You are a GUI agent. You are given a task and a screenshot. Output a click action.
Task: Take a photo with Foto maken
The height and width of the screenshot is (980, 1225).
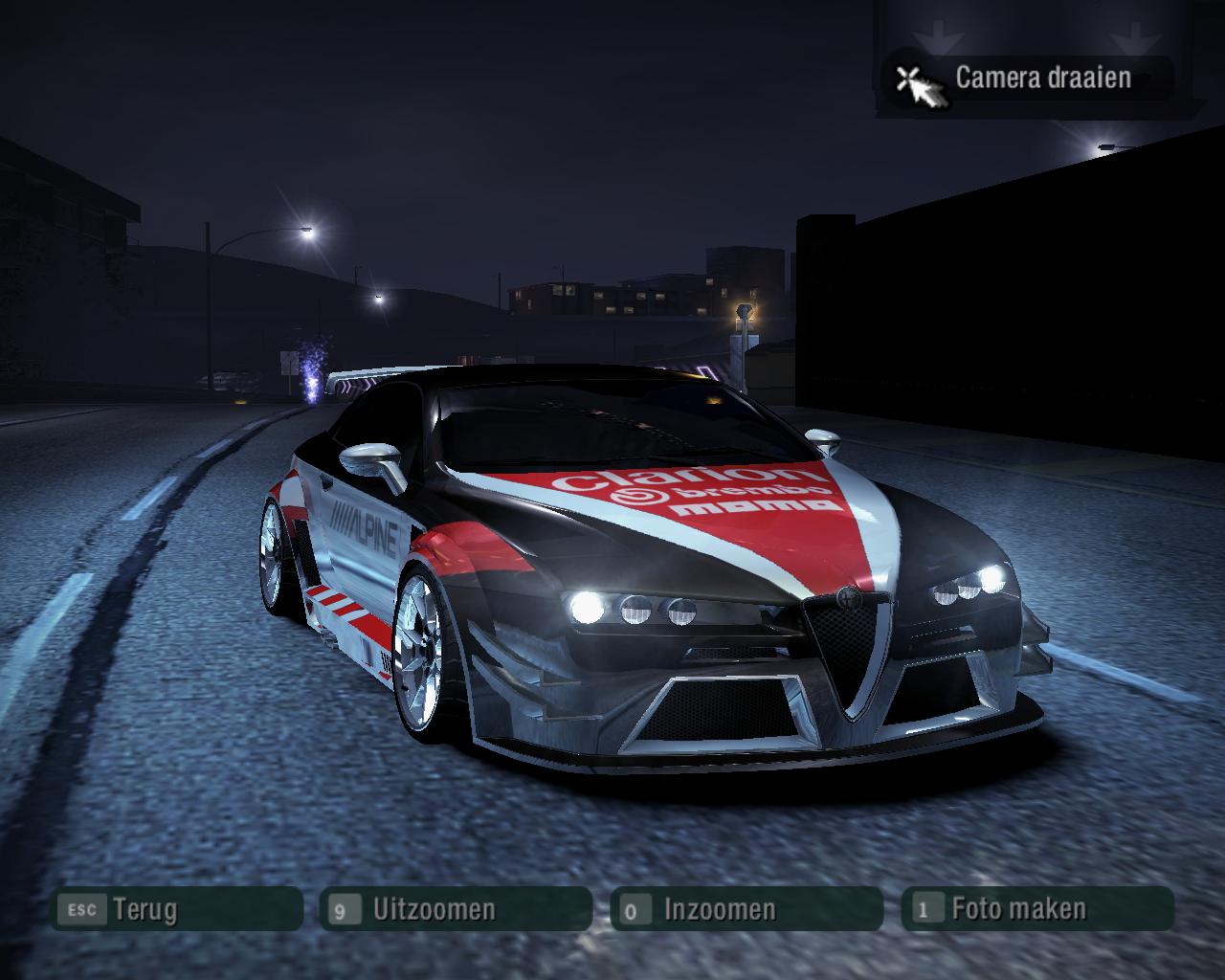point(1037,908)
